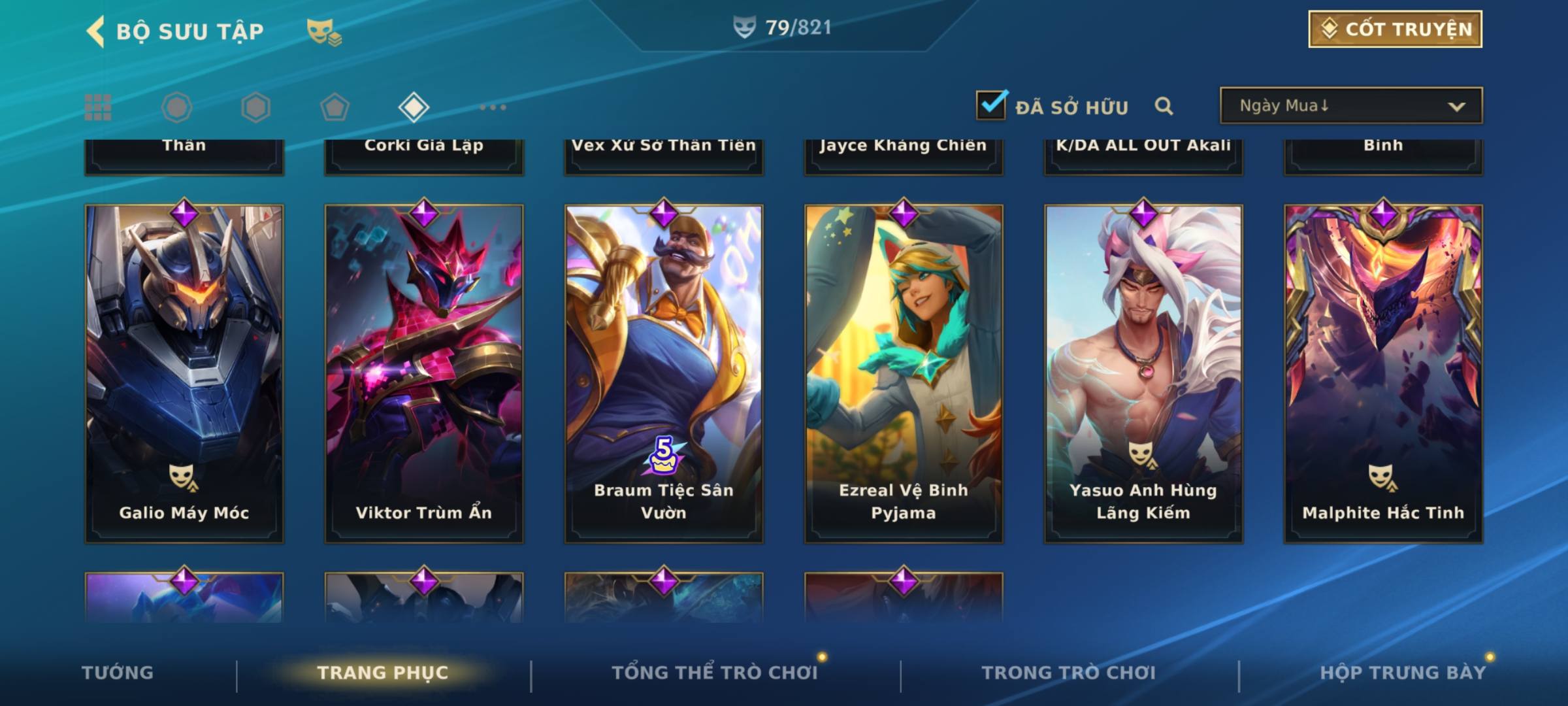This screenshot has width=1568, height=706.
Task: Choose the Viktor Trùm Ẩn skin card
Action: click(424, 373)
